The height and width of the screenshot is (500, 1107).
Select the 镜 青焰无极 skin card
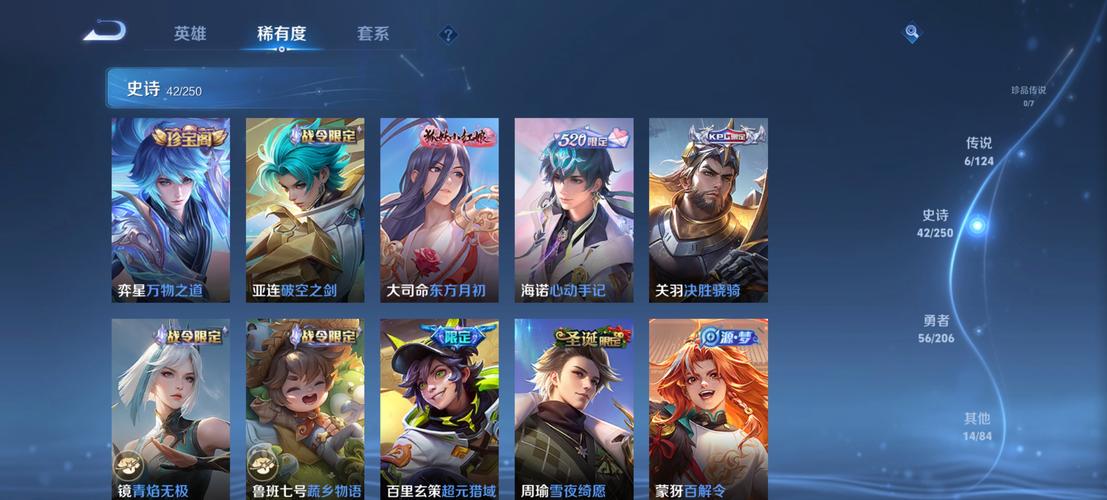pos(171,410)
